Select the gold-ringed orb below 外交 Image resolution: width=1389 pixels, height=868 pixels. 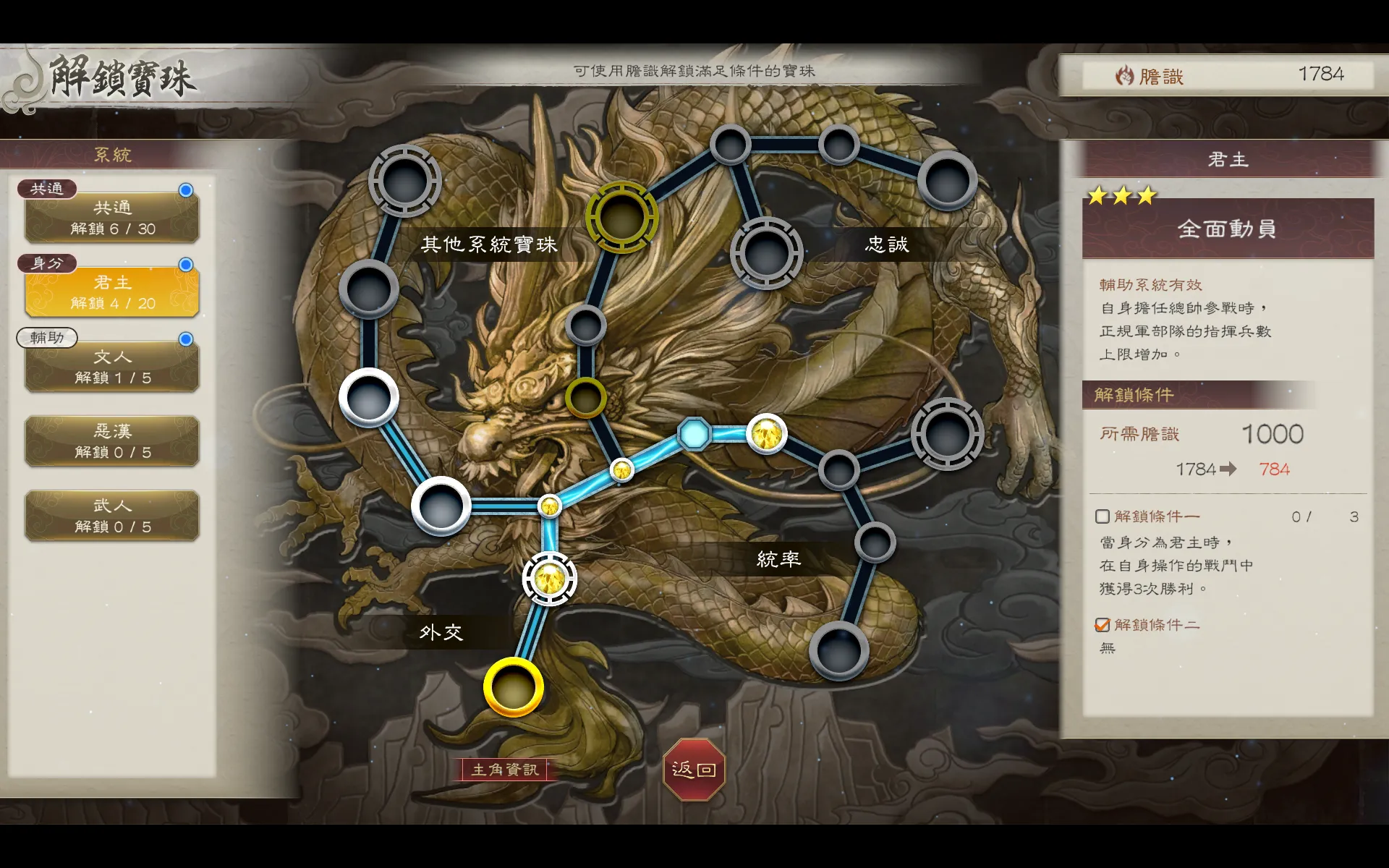[514, 687]
